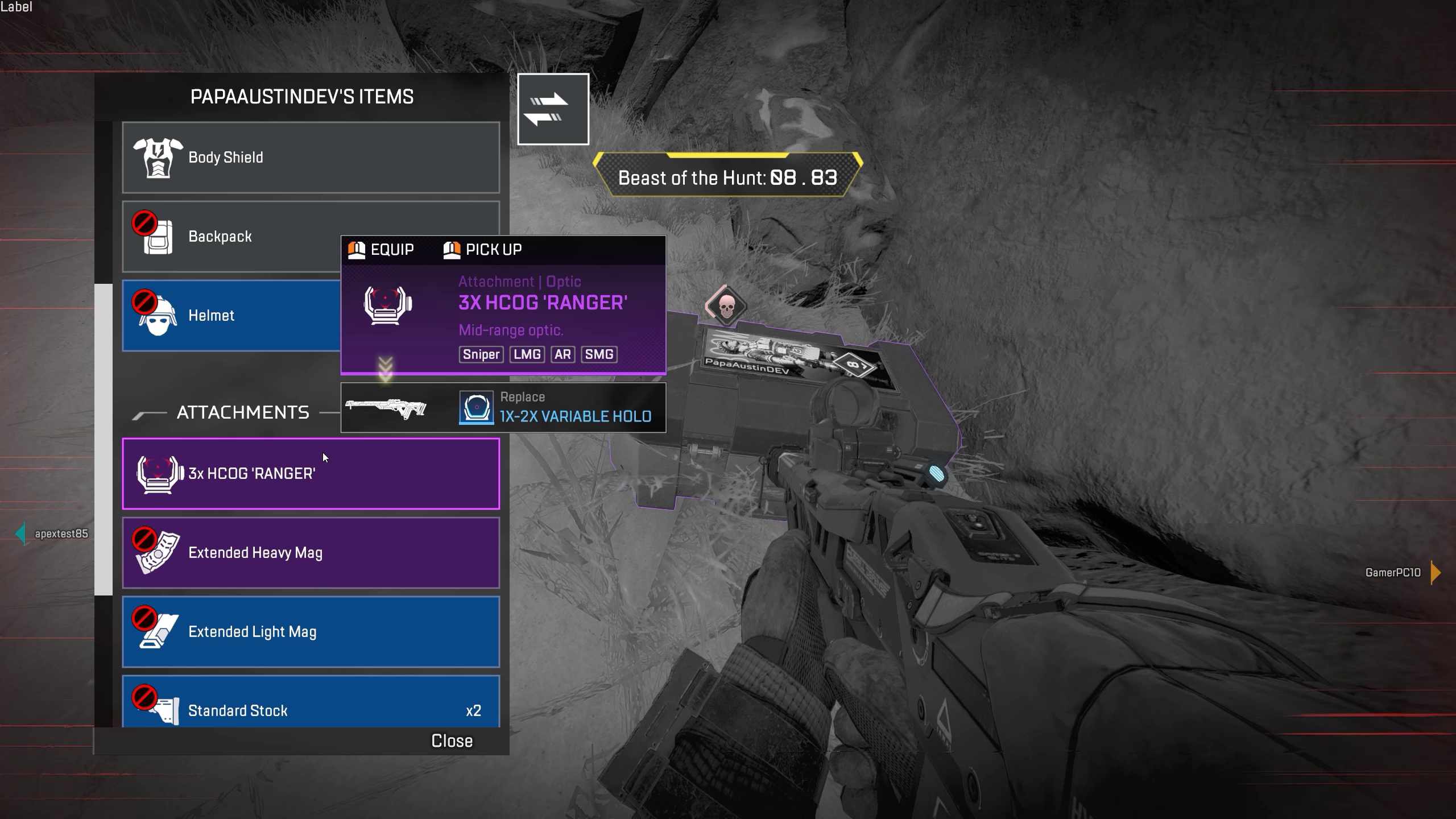Pick the 3x HCOG 'RANGER' attachment
The width and height of the screenshot is (1456, 819).
[311, 474]
